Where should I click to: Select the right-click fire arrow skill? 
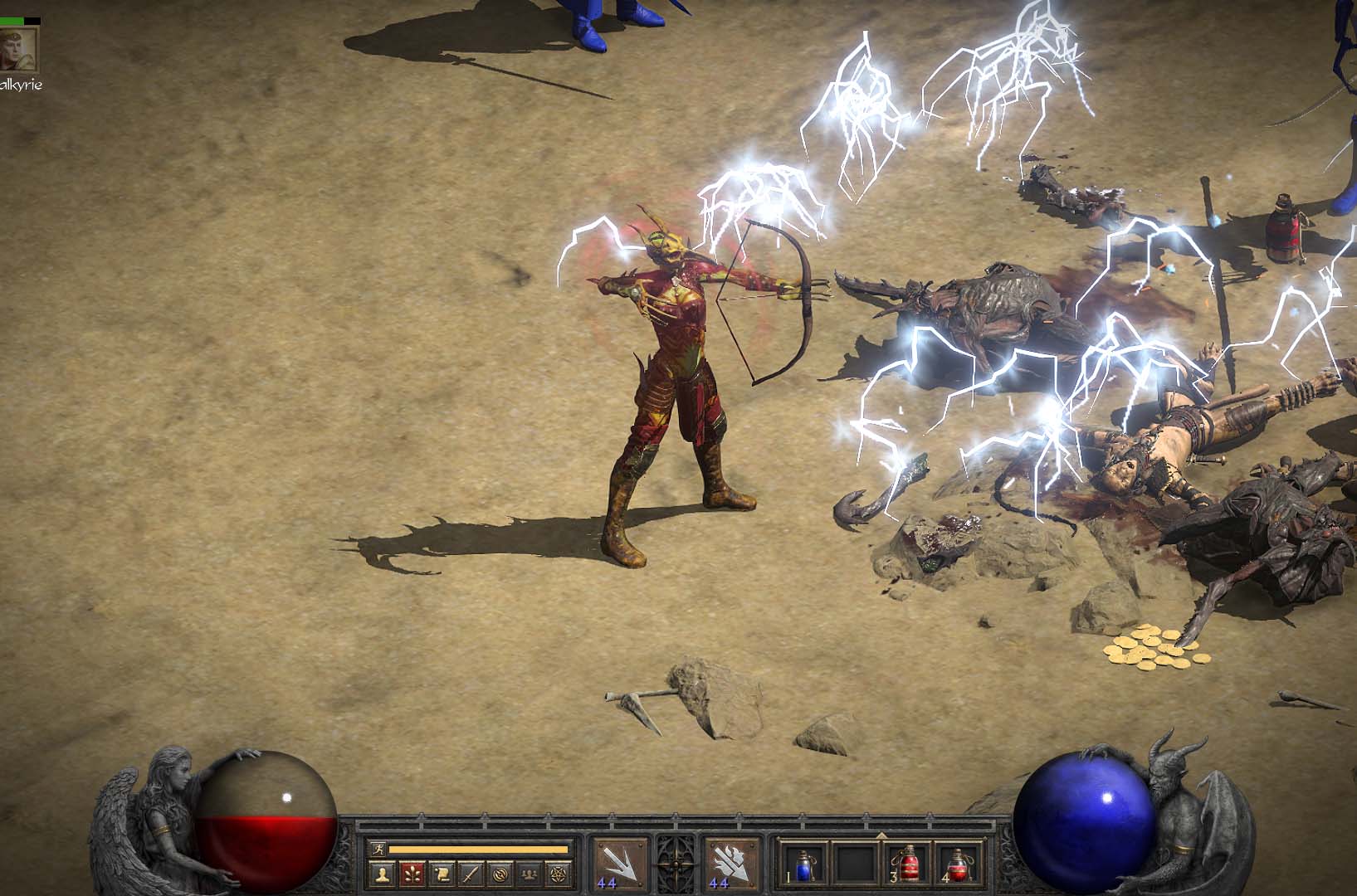click(x=731, y=864)
